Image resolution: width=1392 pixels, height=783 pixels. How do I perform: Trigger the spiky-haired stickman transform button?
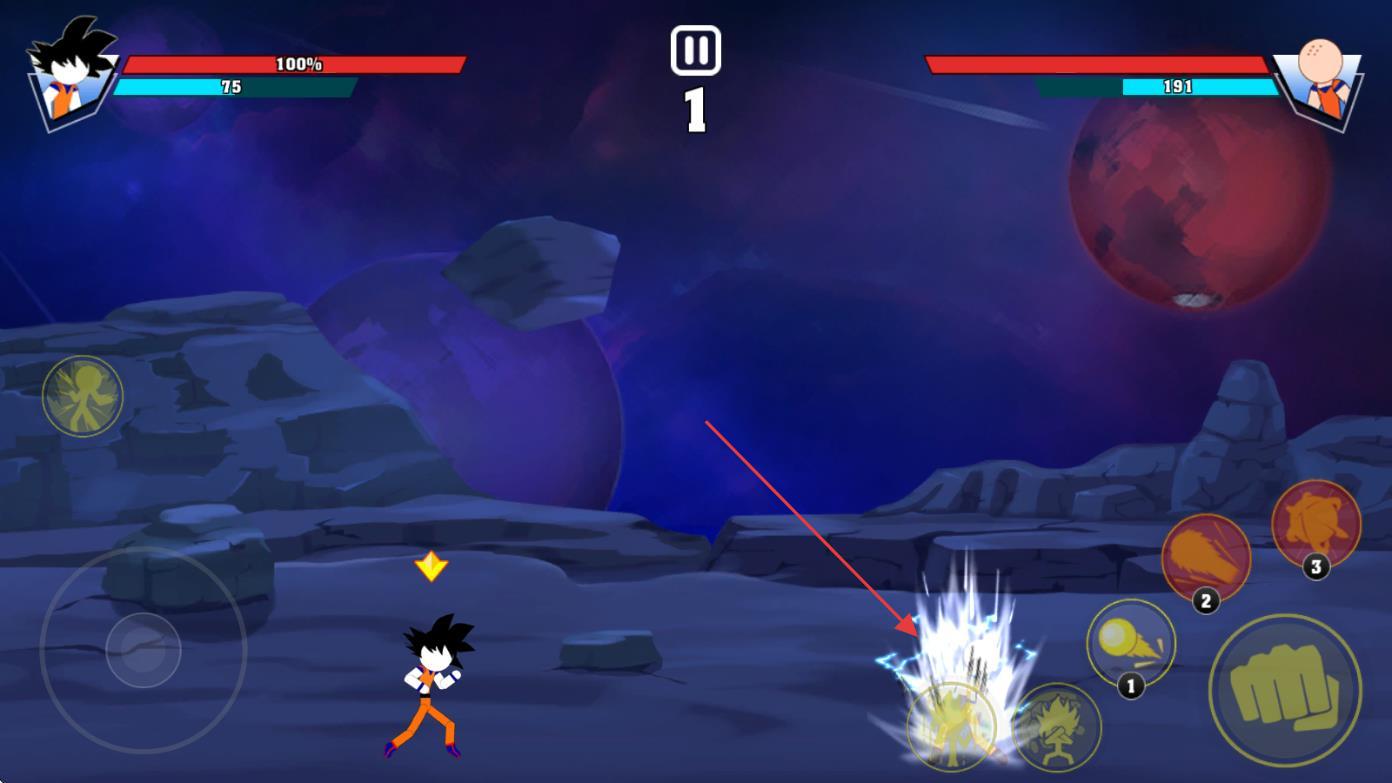(x=1057, y=727)
